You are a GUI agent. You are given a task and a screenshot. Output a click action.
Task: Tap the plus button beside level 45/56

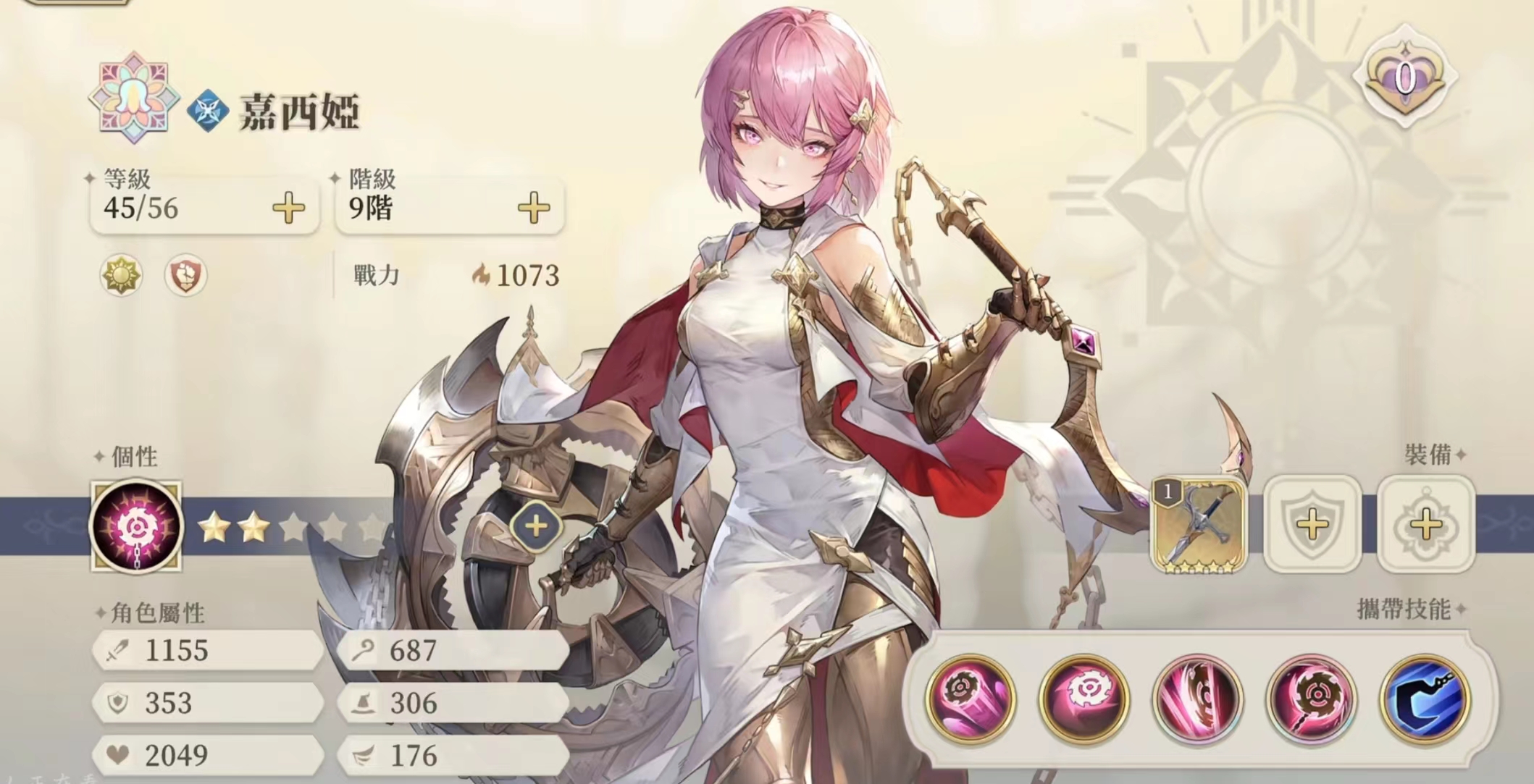click(x=288, y=208)
